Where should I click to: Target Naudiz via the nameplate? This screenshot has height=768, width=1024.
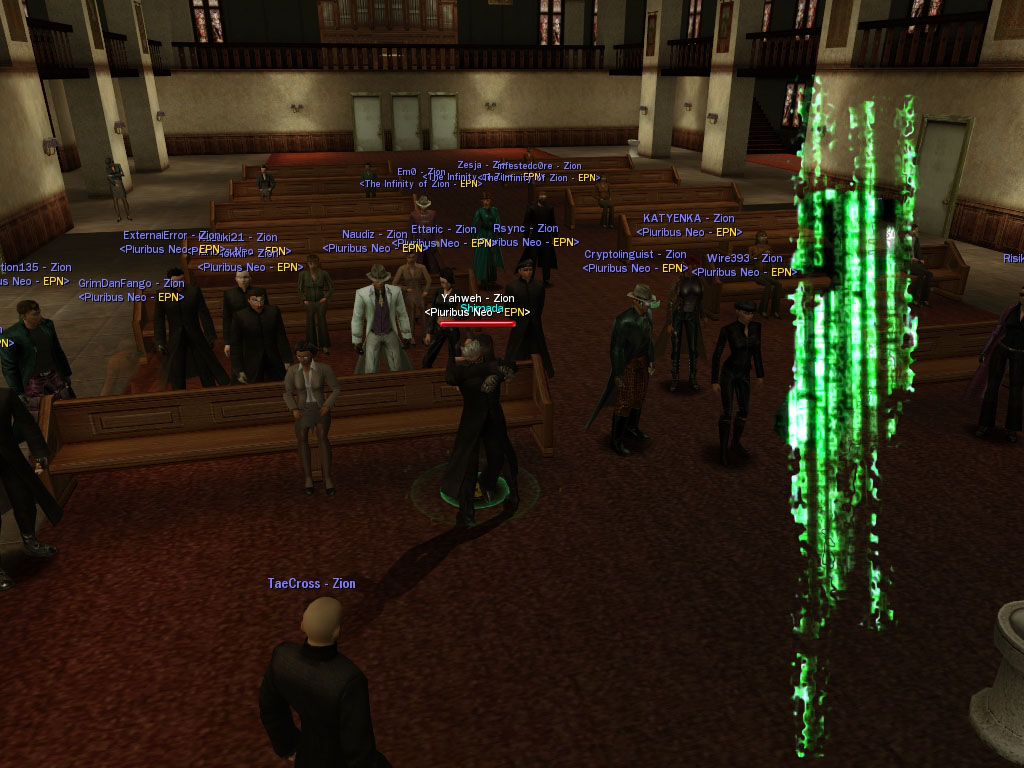(374, 235)
